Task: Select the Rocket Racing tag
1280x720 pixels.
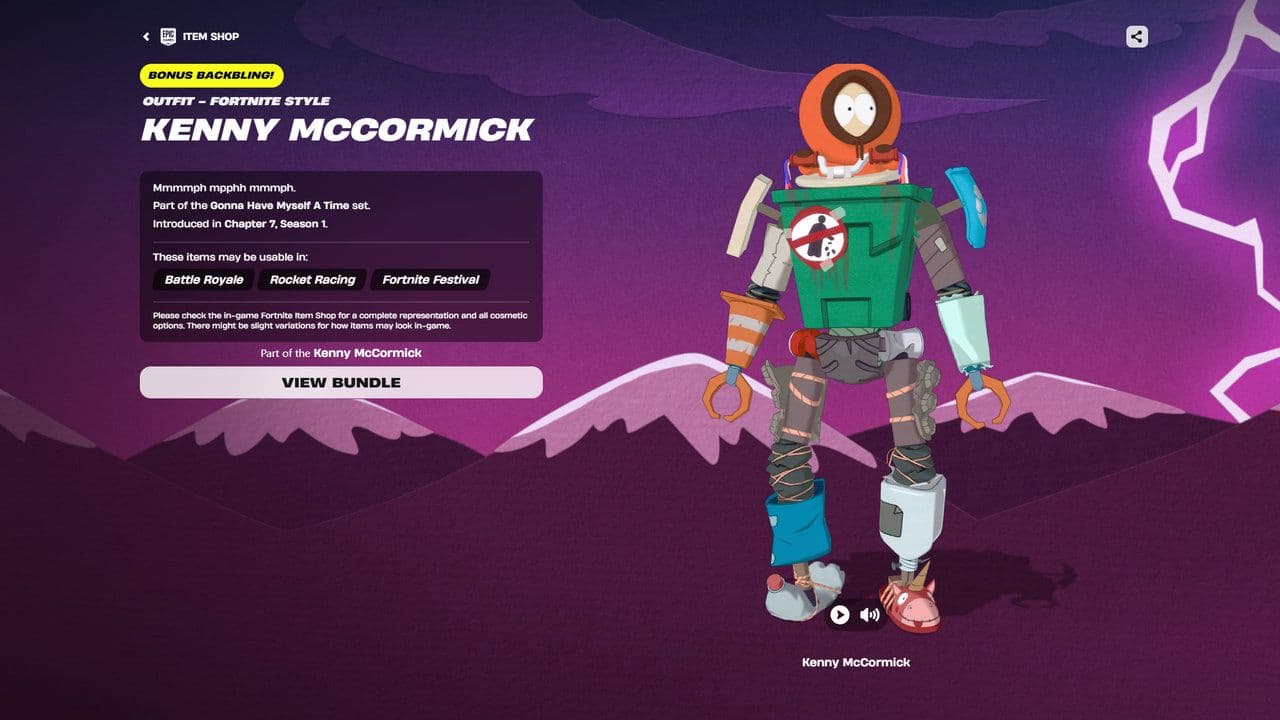Action: pos(313,280)
